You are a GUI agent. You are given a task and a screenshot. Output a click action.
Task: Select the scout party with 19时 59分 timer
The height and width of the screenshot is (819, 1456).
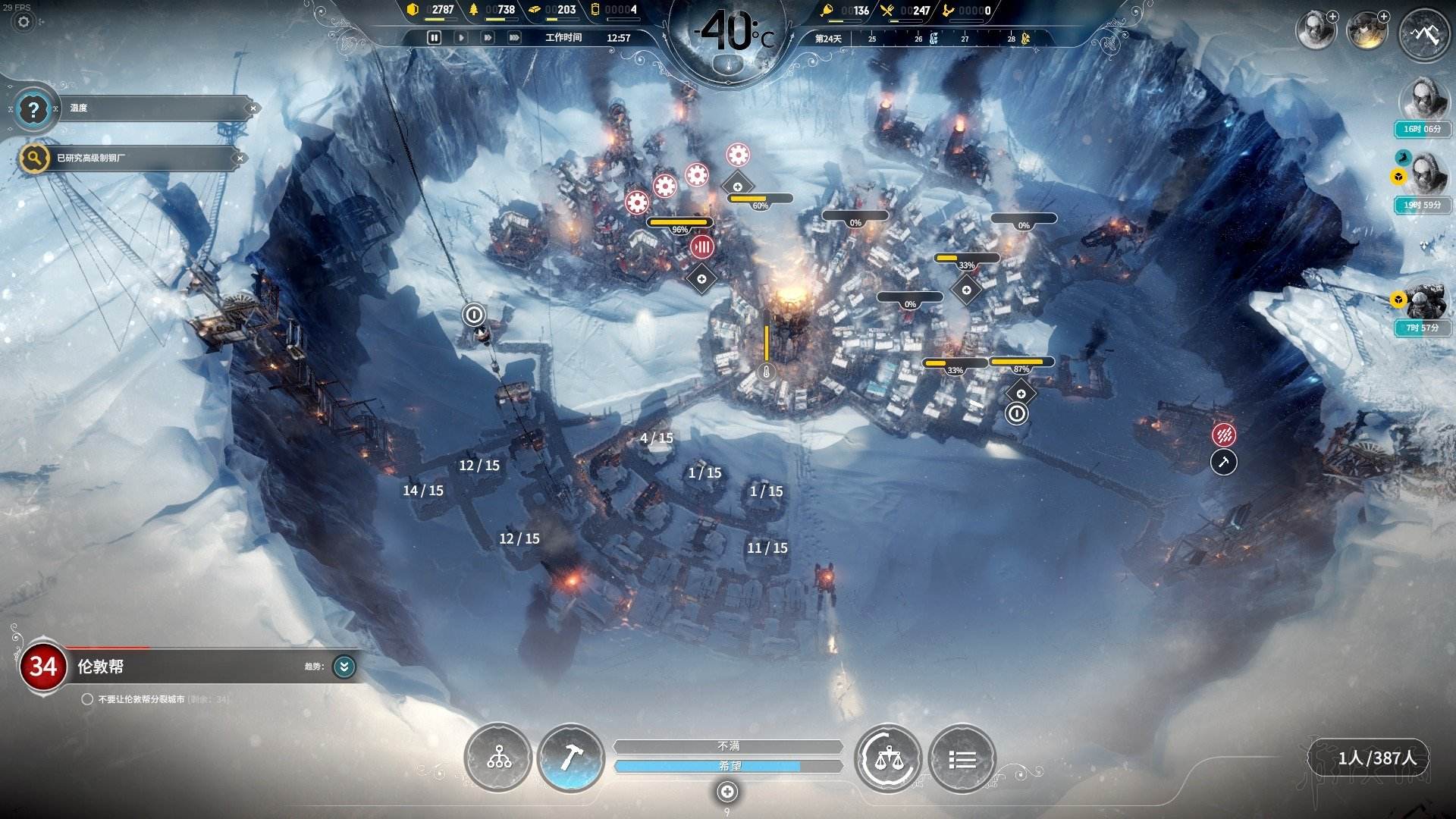point(1424,175)
